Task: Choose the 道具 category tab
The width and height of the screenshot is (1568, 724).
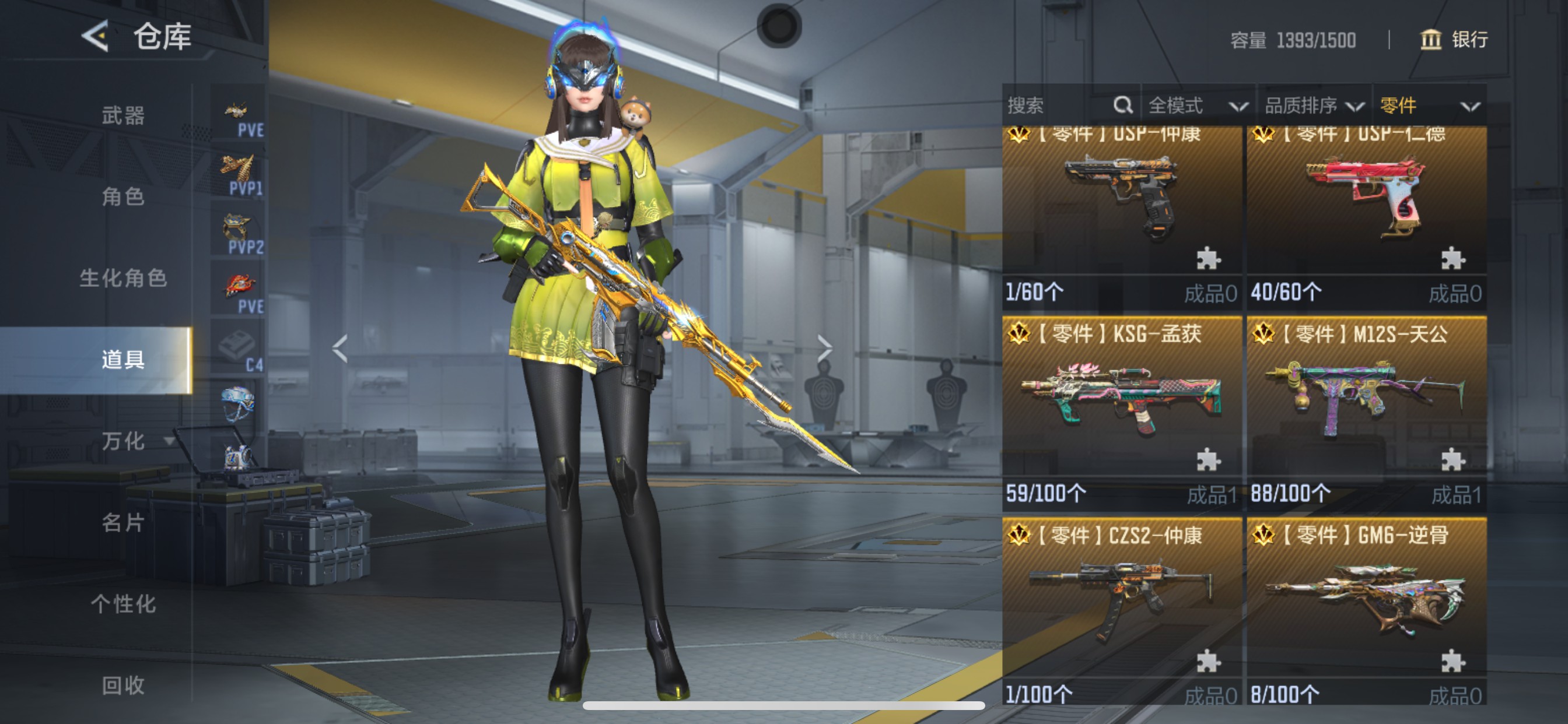Action: coord(123,360)
